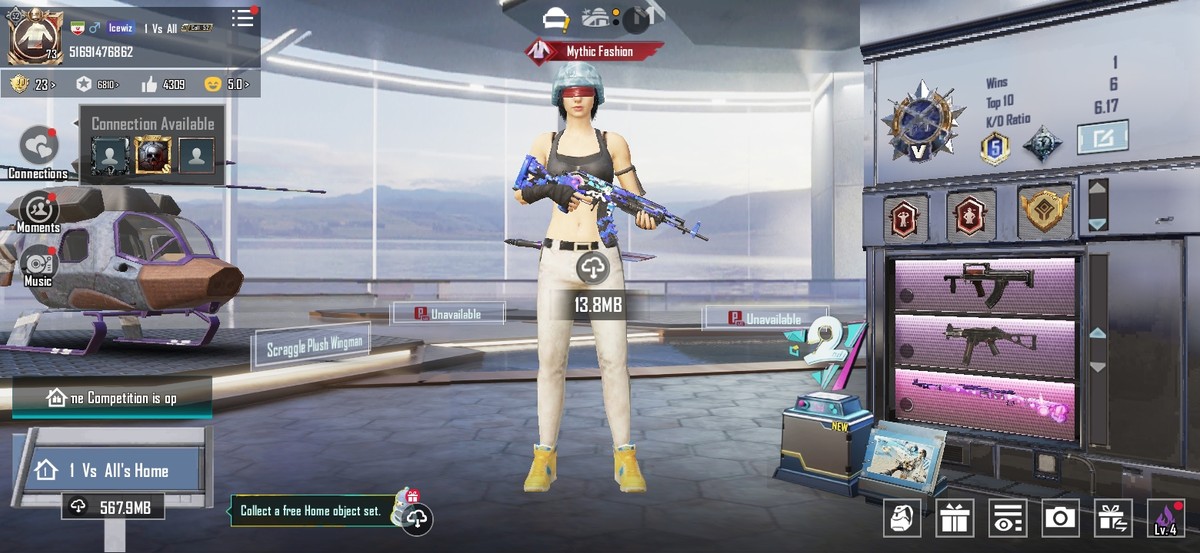The width and height of the screenshot is (1200, 553).
Task: Open the backpack inventory icon
Action: coord(902,517)
